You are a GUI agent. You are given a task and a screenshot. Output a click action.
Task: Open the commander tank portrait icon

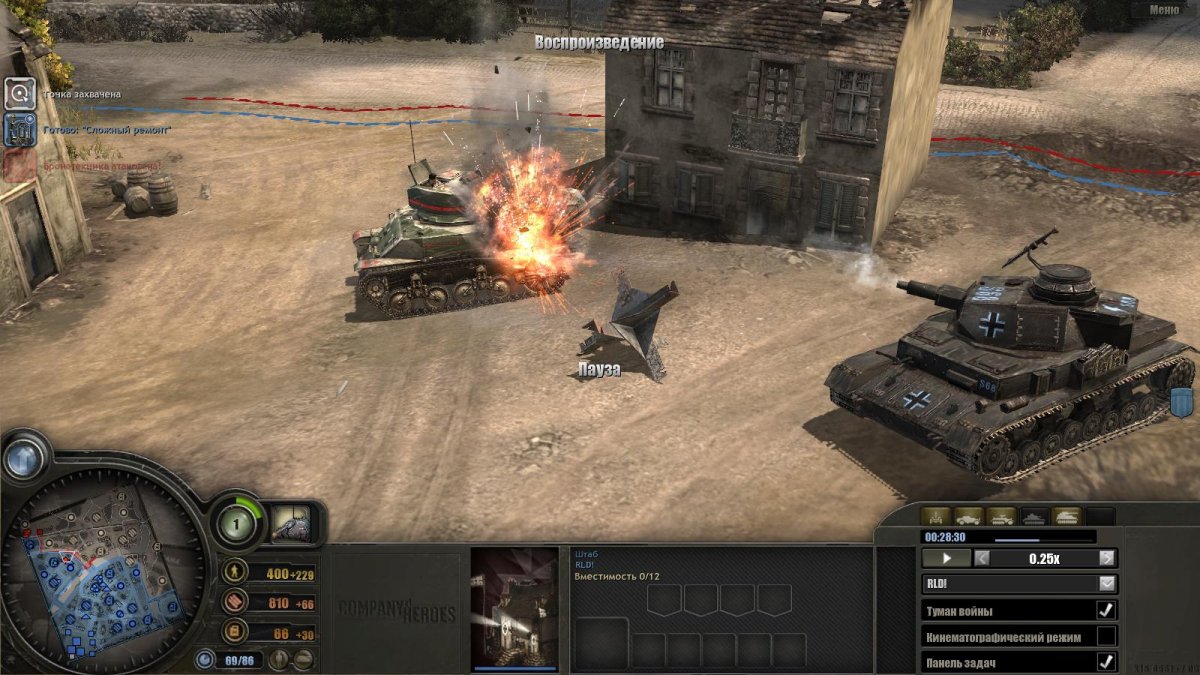(x=291, y=523)
